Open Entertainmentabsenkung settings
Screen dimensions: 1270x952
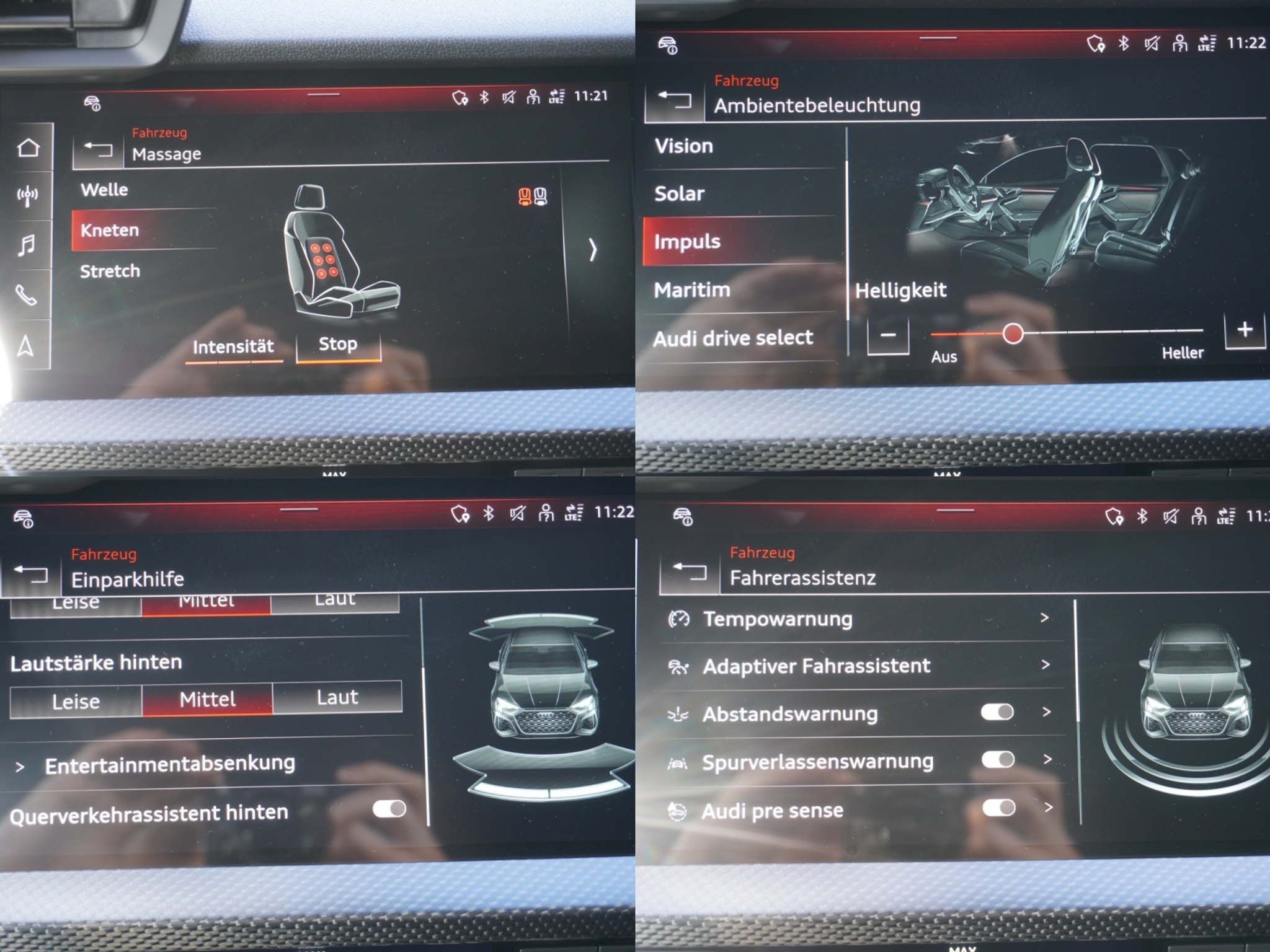[x=170, y=765]
